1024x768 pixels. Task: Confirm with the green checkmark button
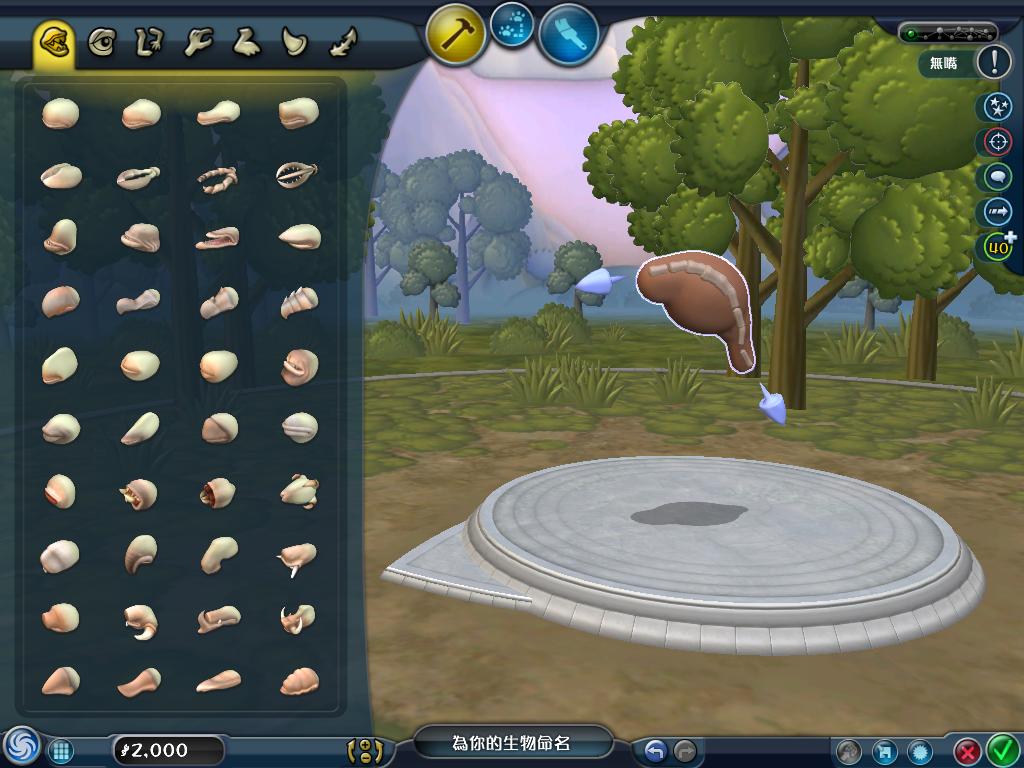(x=1002, y=749)
